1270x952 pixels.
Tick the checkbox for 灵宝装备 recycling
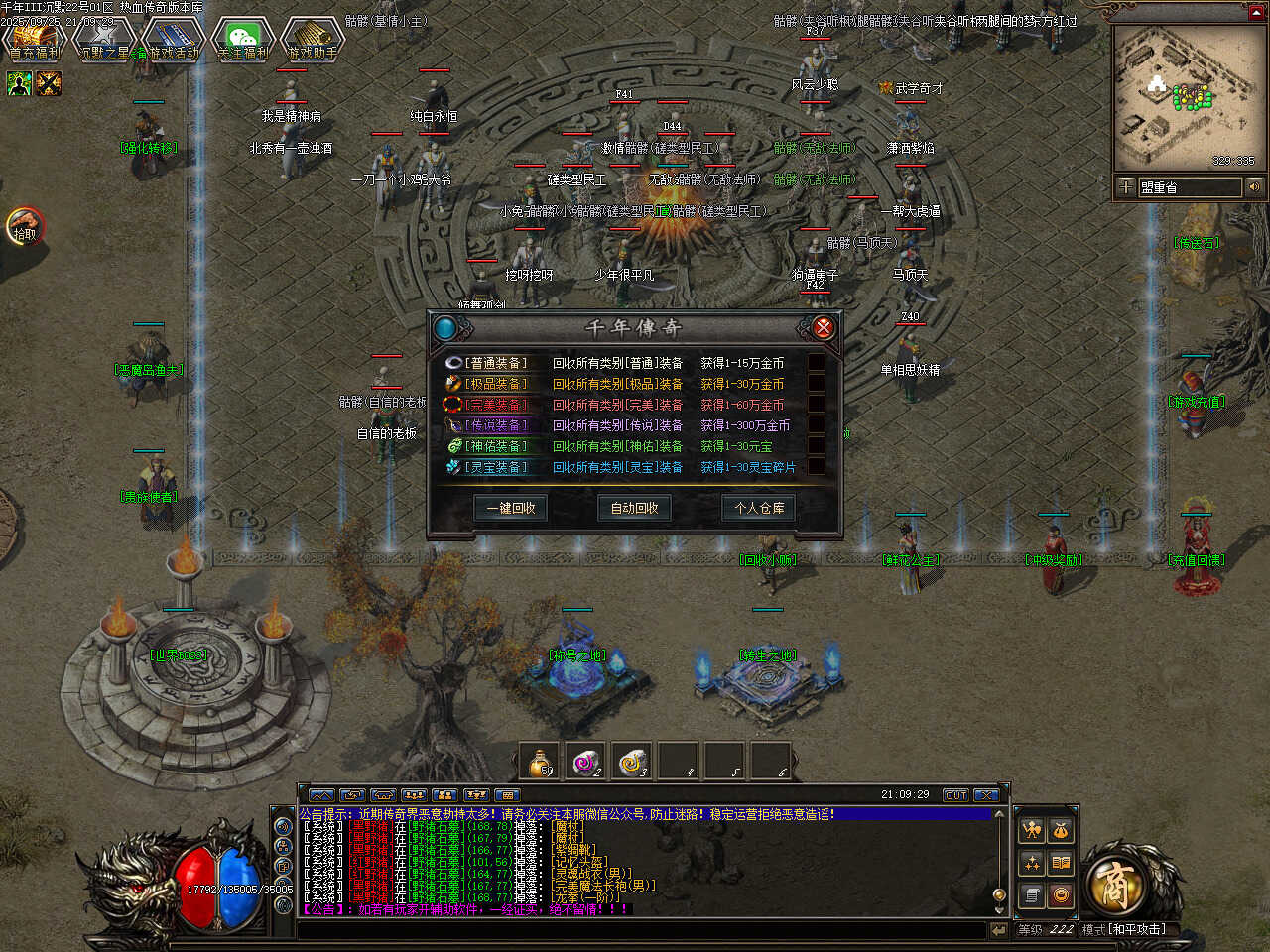pyautogui.click(x=816, y=467)
